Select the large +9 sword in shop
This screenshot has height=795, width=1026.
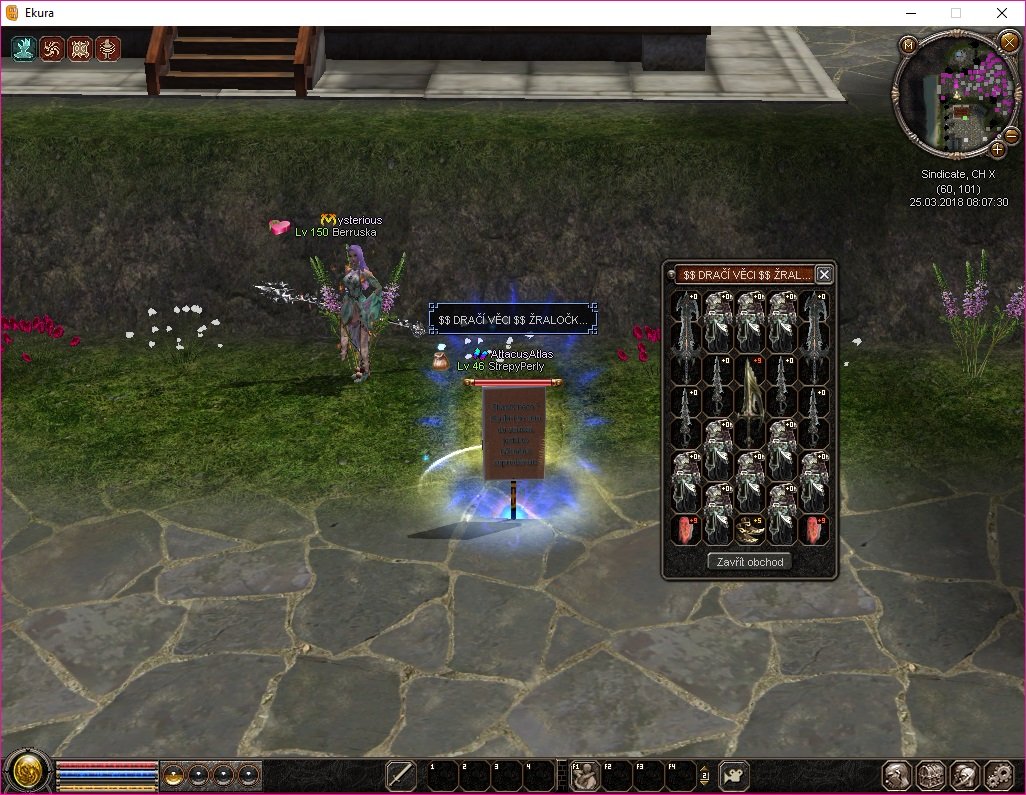pyautogui.click(x=751, y=403)
